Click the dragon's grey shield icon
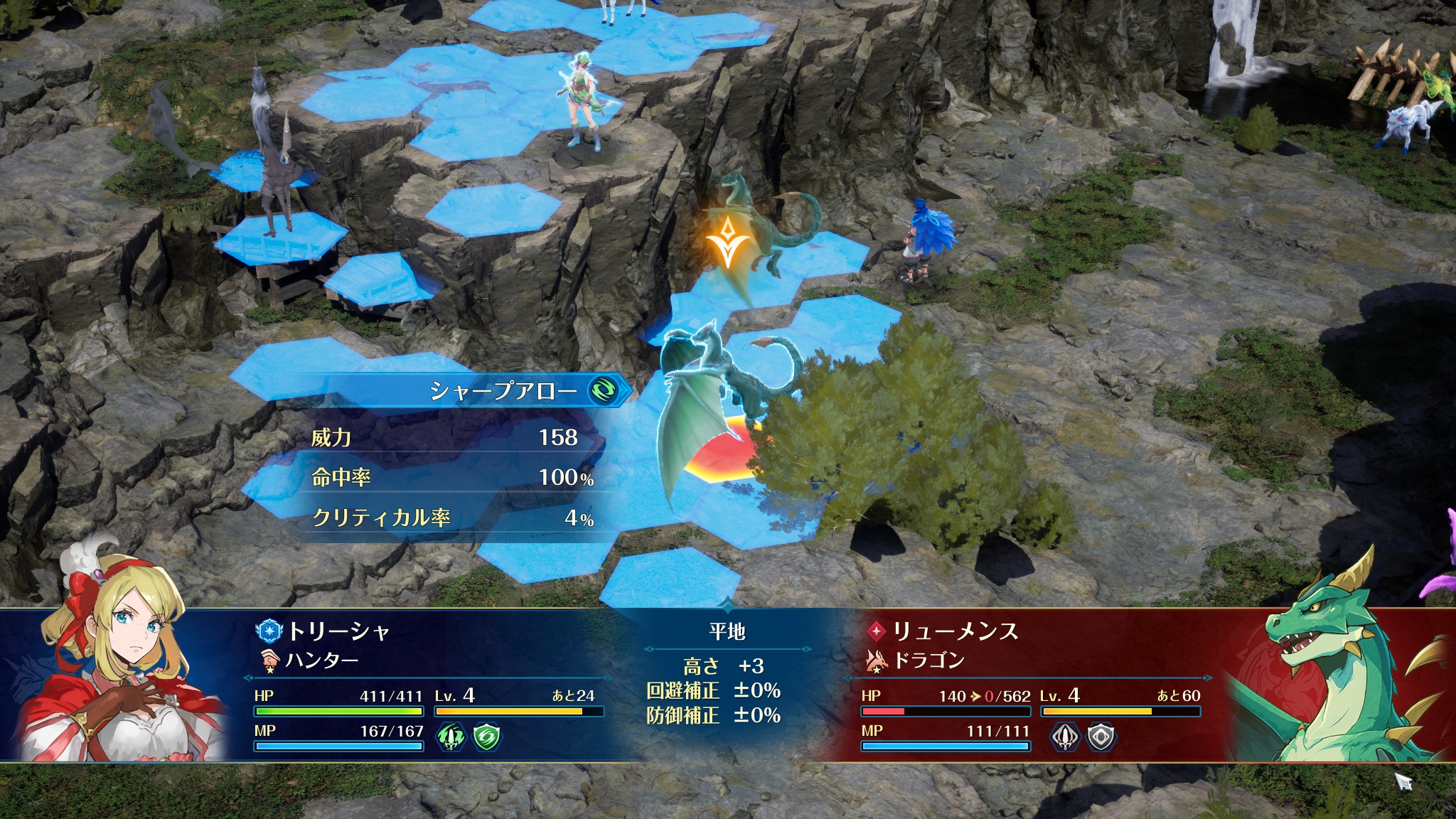The height and width of the screenshot is (819, 1456). (x=1101, y=737)
